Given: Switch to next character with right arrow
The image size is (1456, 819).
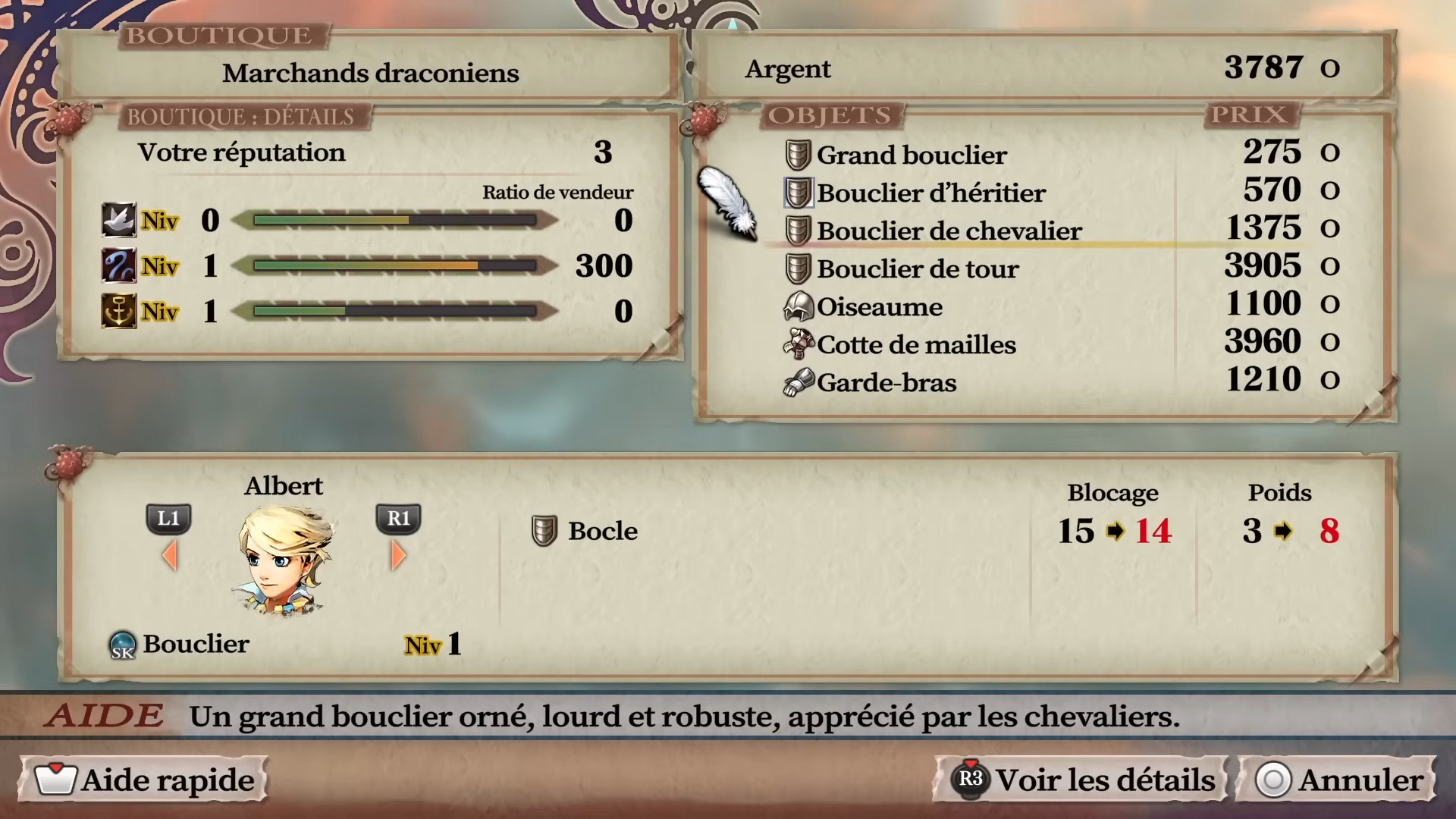Looking at the screenshot, I should [398, 556].
